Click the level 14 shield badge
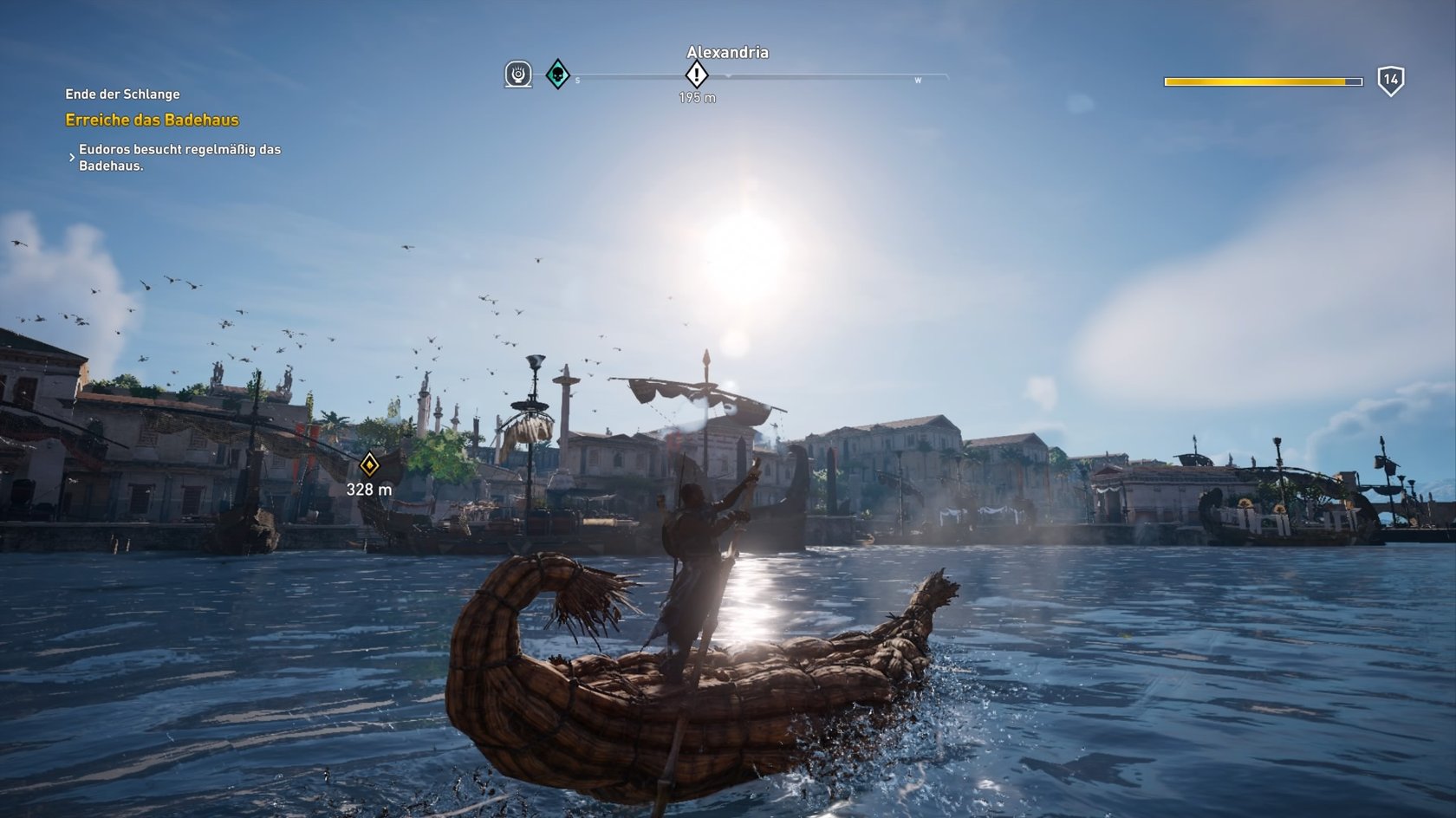 1390,81
